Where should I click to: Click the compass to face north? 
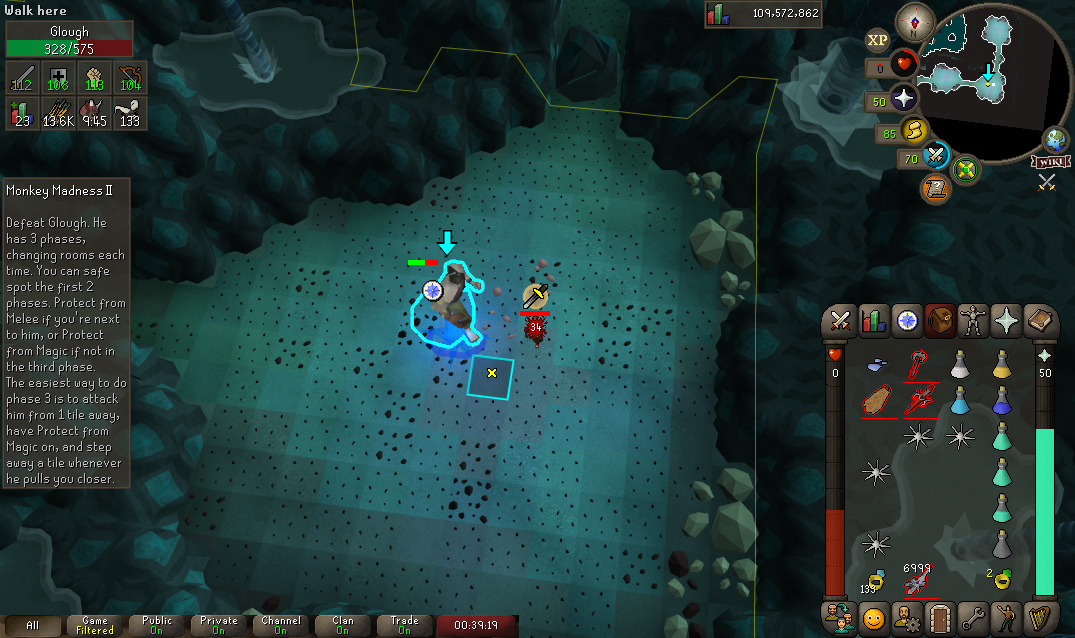coord(915,19)
